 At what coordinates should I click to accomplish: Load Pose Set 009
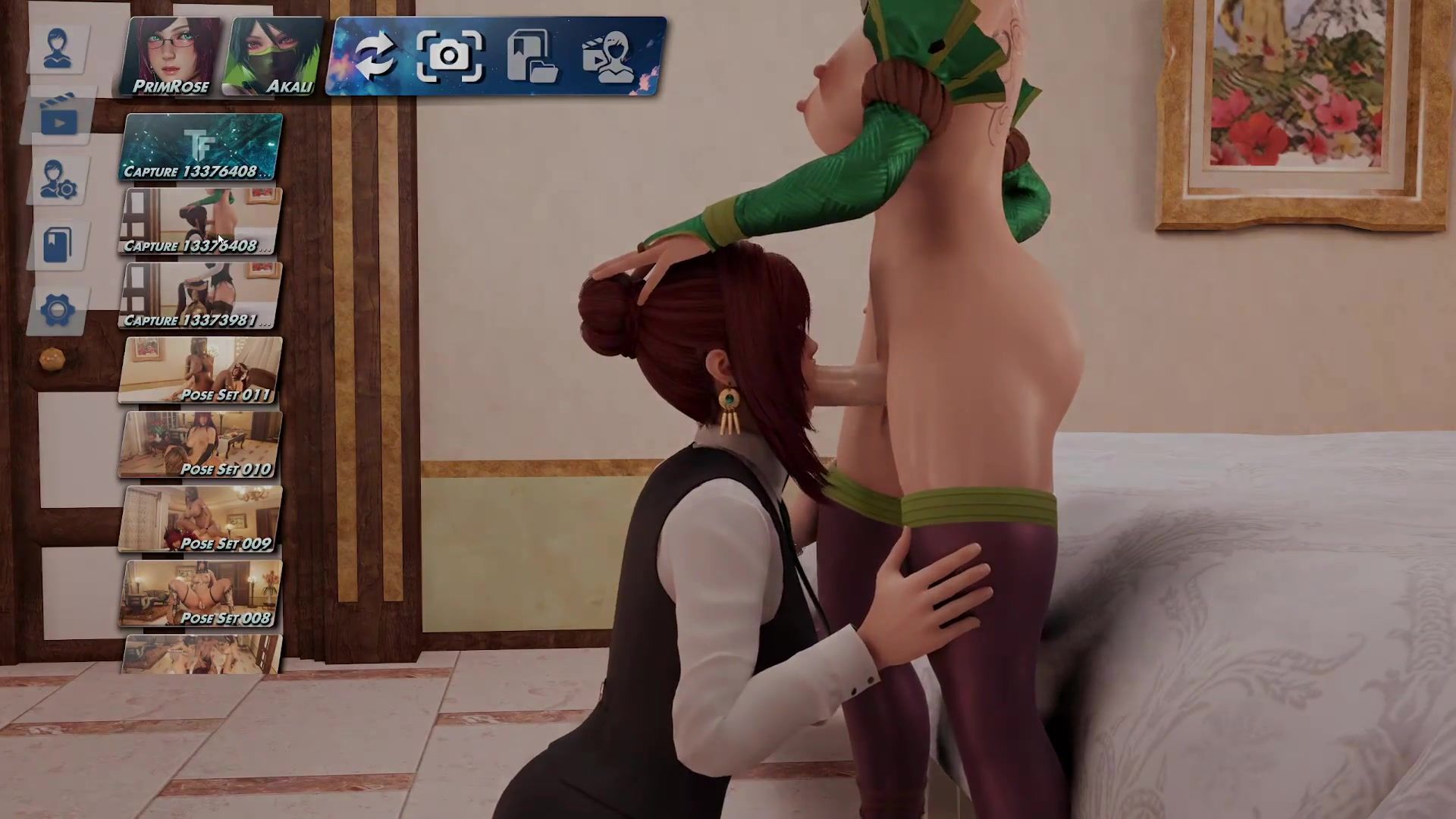tap(201, 519)
